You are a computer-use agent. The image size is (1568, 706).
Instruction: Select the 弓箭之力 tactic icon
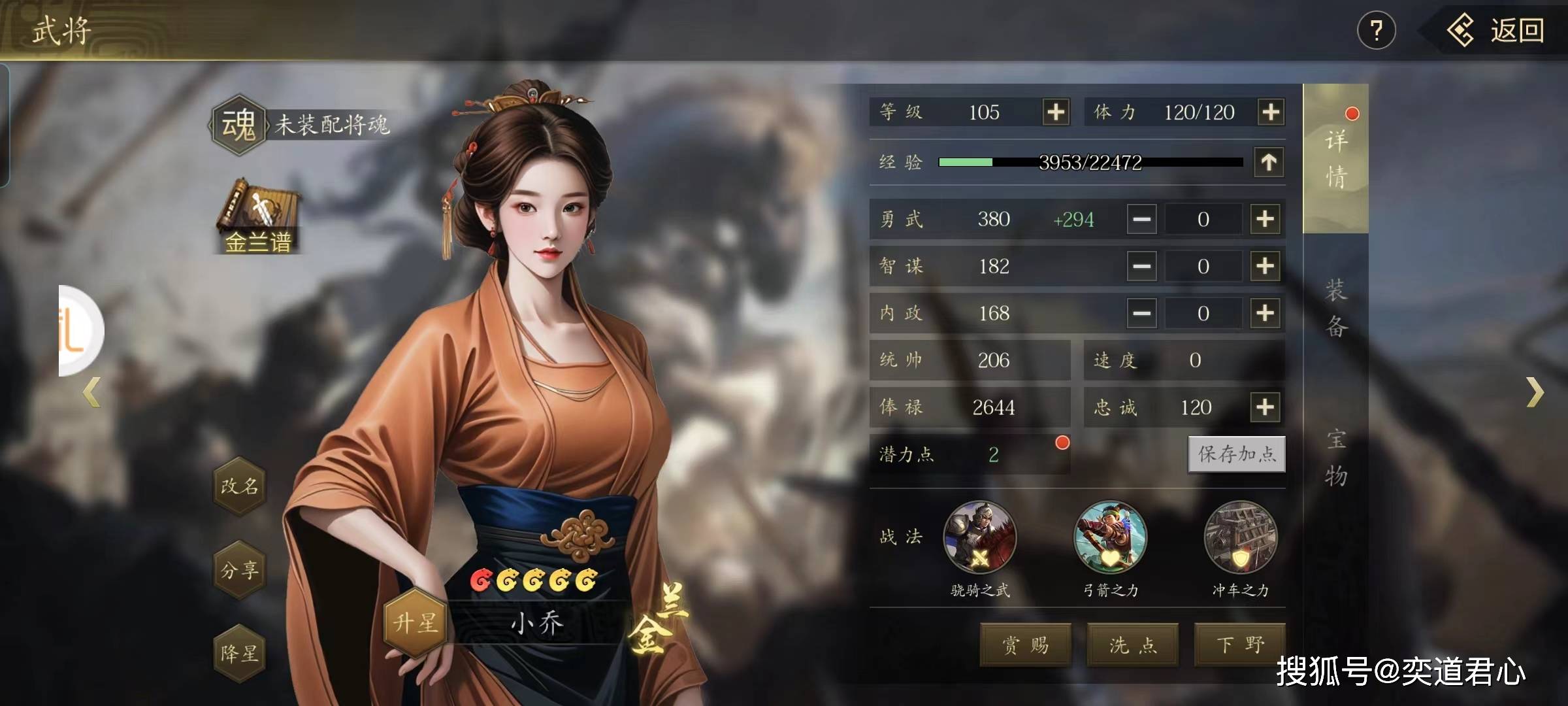tap(1110, 538)
